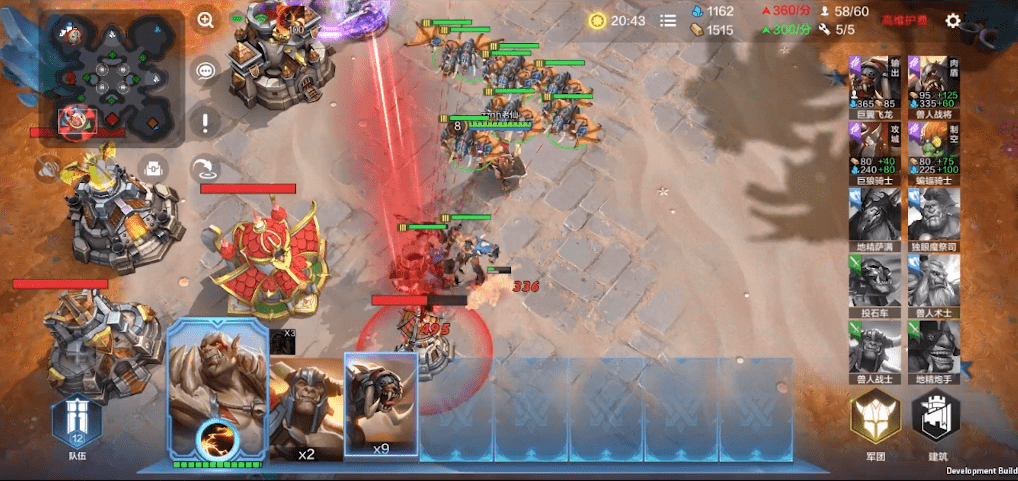
Task: Recruit the 巨狼骑士 unit
Action: (x=874, y=153)
